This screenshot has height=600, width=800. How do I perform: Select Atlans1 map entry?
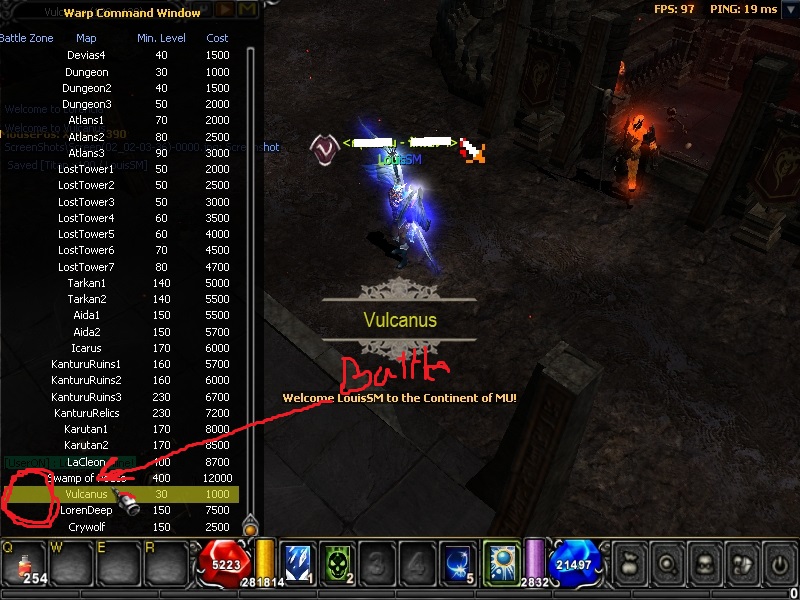[x=86, y=120]
